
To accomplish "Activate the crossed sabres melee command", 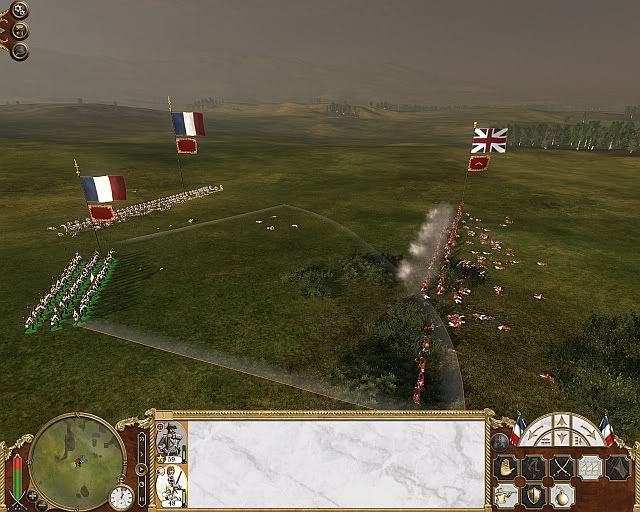I will (x=562, y=468).
